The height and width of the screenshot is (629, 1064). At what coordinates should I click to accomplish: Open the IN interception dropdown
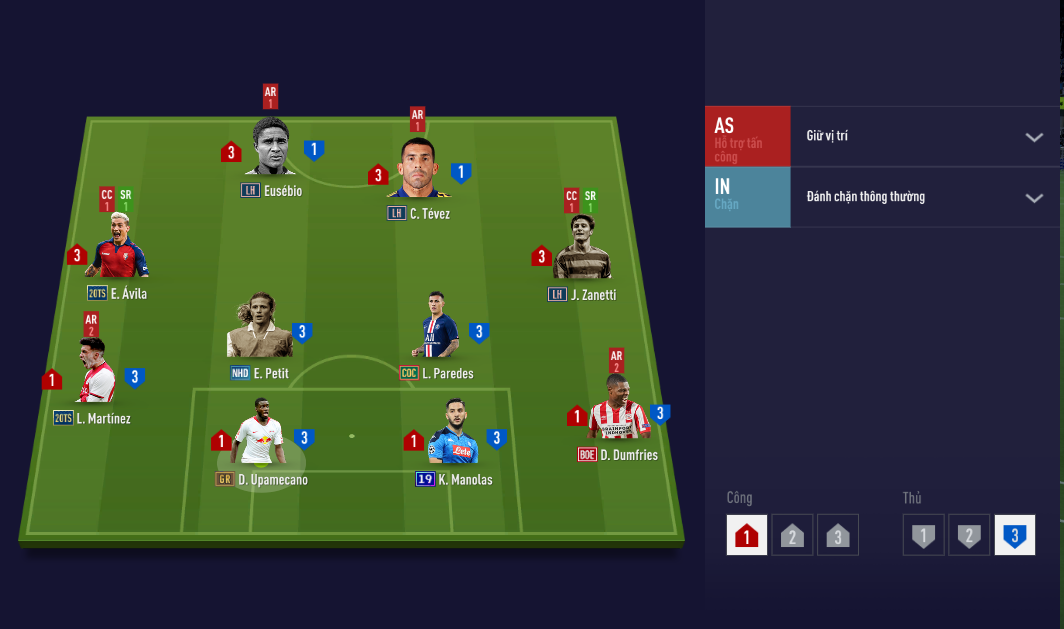coord(1034,198)
